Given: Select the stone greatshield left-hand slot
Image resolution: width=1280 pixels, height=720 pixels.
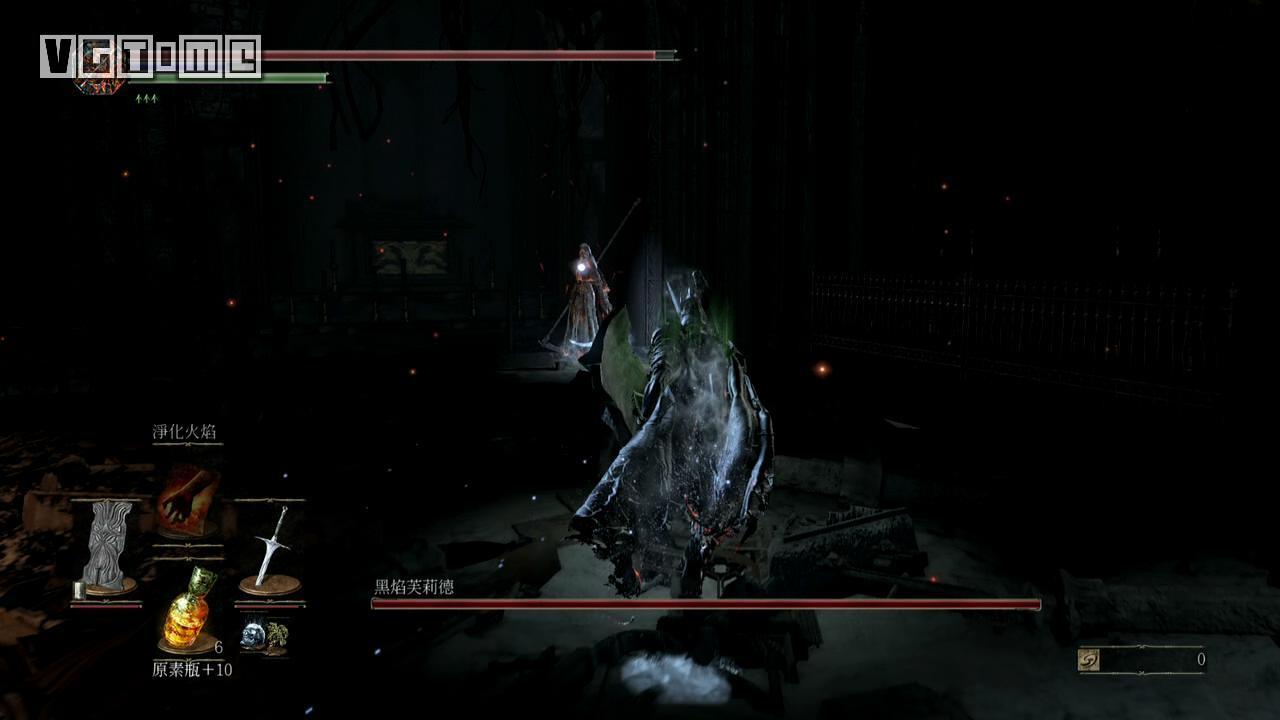Looking at the screenshot, I should [x=106, y=547].
